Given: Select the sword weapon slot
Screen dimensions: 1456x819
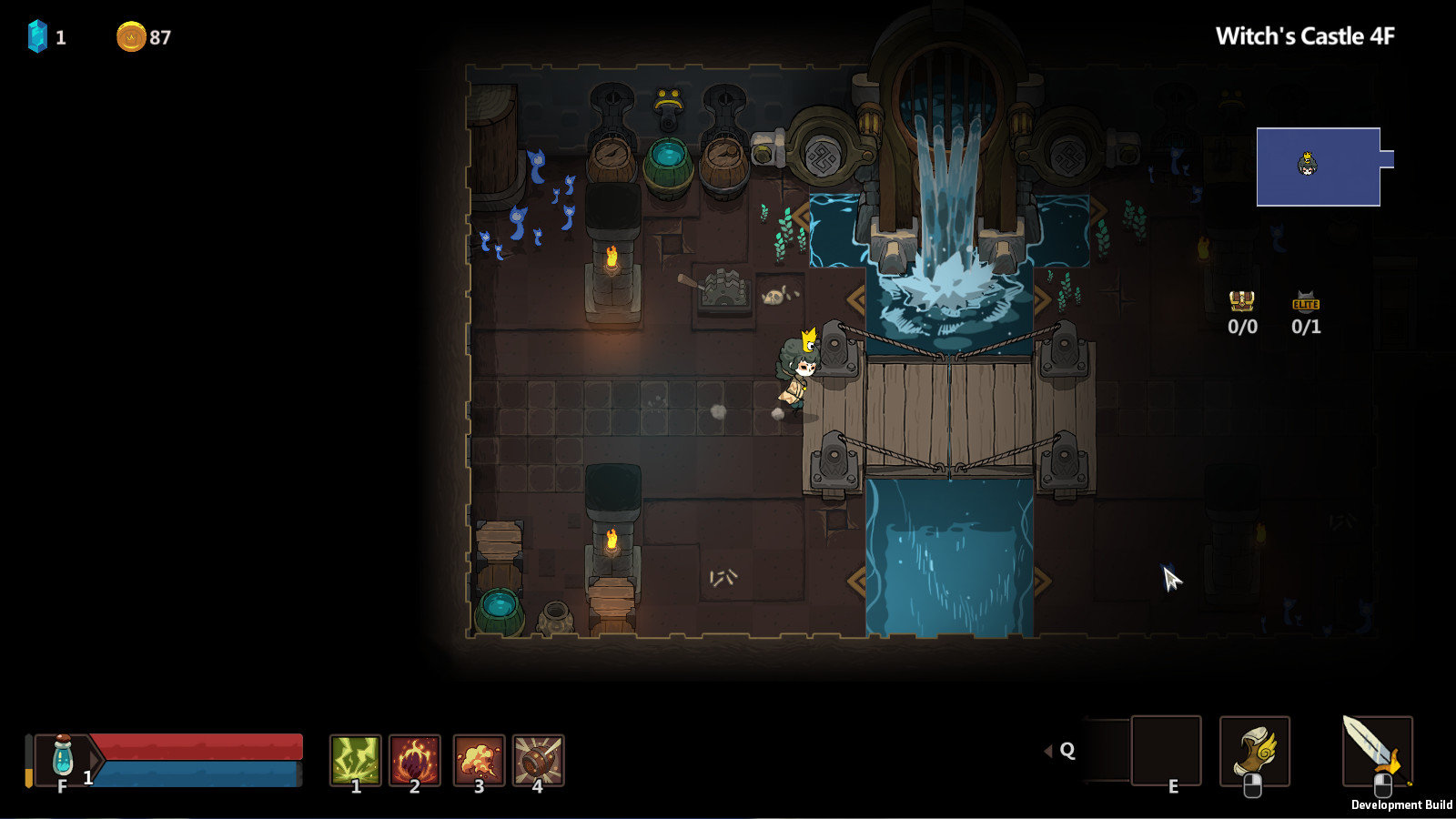Looking at the screenshot, I should pyautogui.click(x=1377, y=750).
